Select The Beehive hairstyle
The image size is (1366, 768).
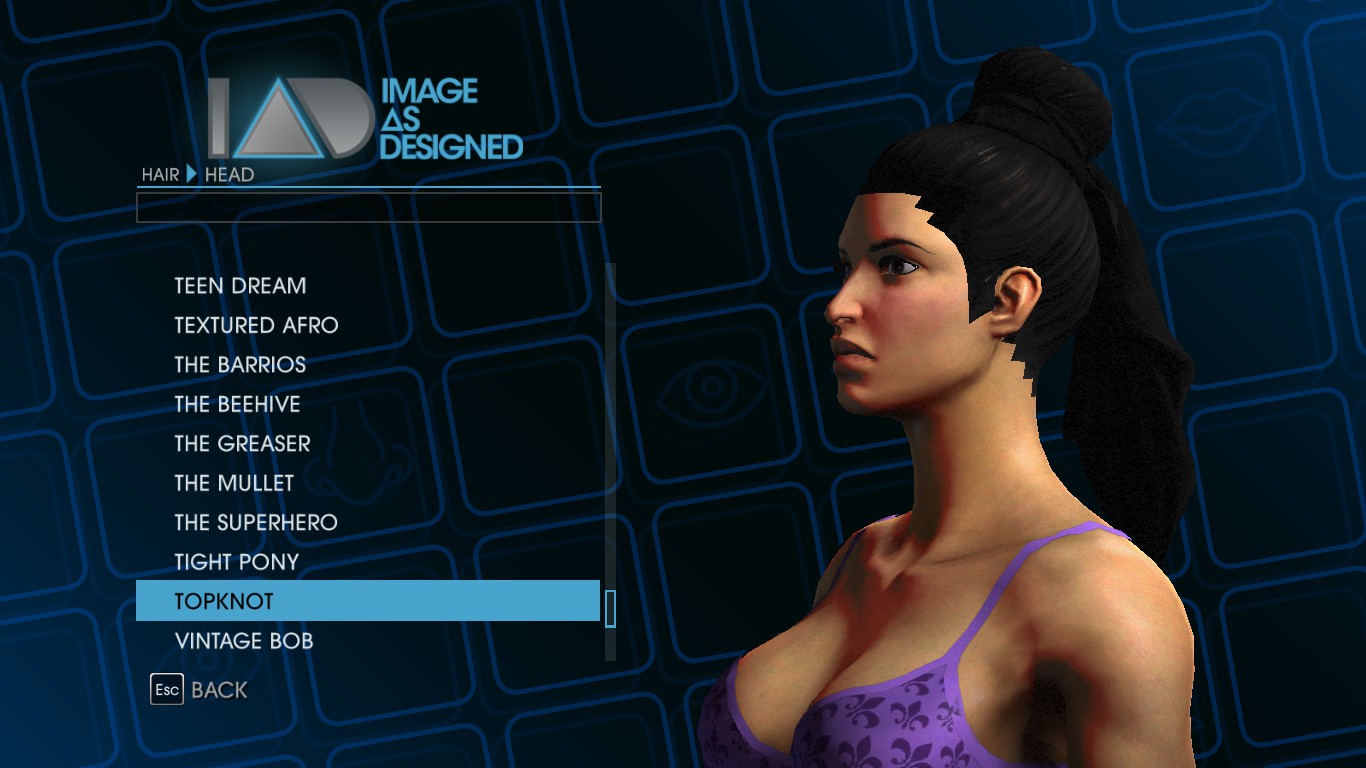pos(237,404)
